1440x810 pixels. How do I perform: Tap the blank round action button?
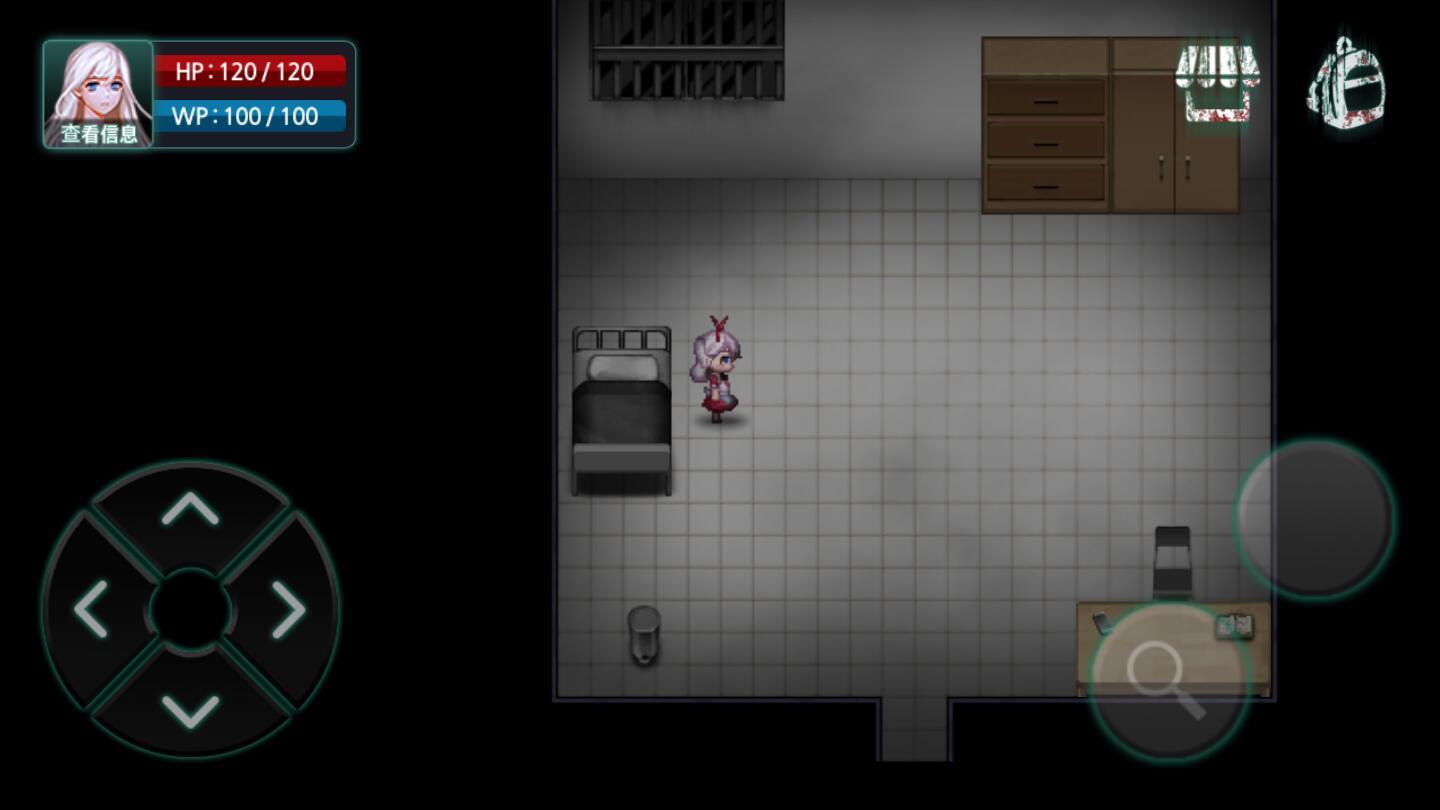[x=1314, y=518]
